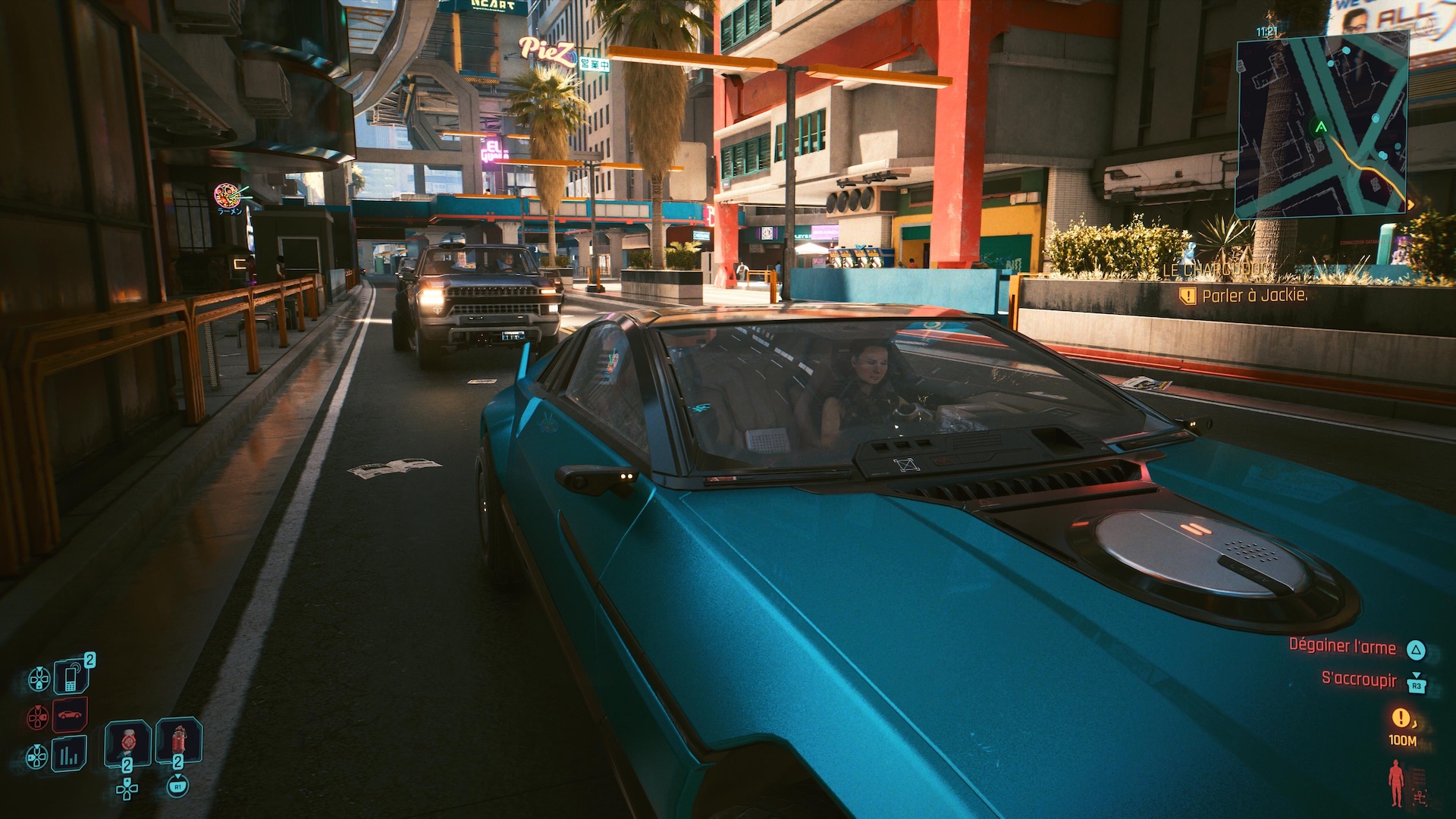The height and width of the screenshot is (819, 1456).
Task: Click the red body silhouette status icon
Action: (1395, 783)
